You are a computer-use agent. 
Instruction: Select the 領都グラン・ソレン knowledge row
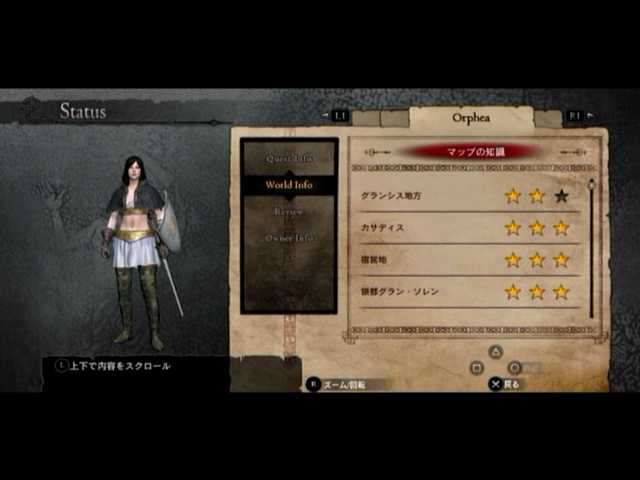point(465,291)
